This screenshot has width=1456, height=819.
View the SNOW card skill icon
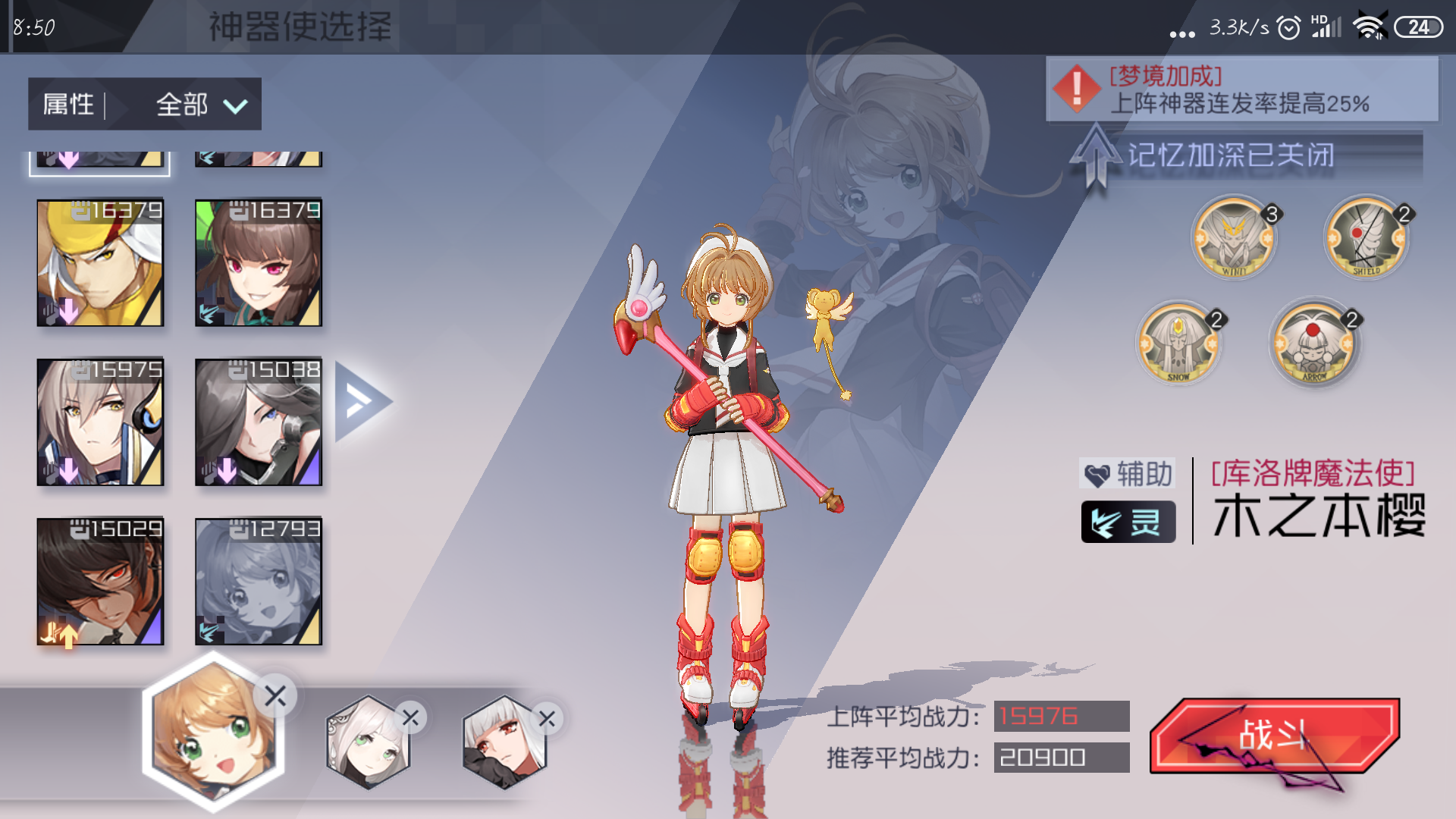1178,344
